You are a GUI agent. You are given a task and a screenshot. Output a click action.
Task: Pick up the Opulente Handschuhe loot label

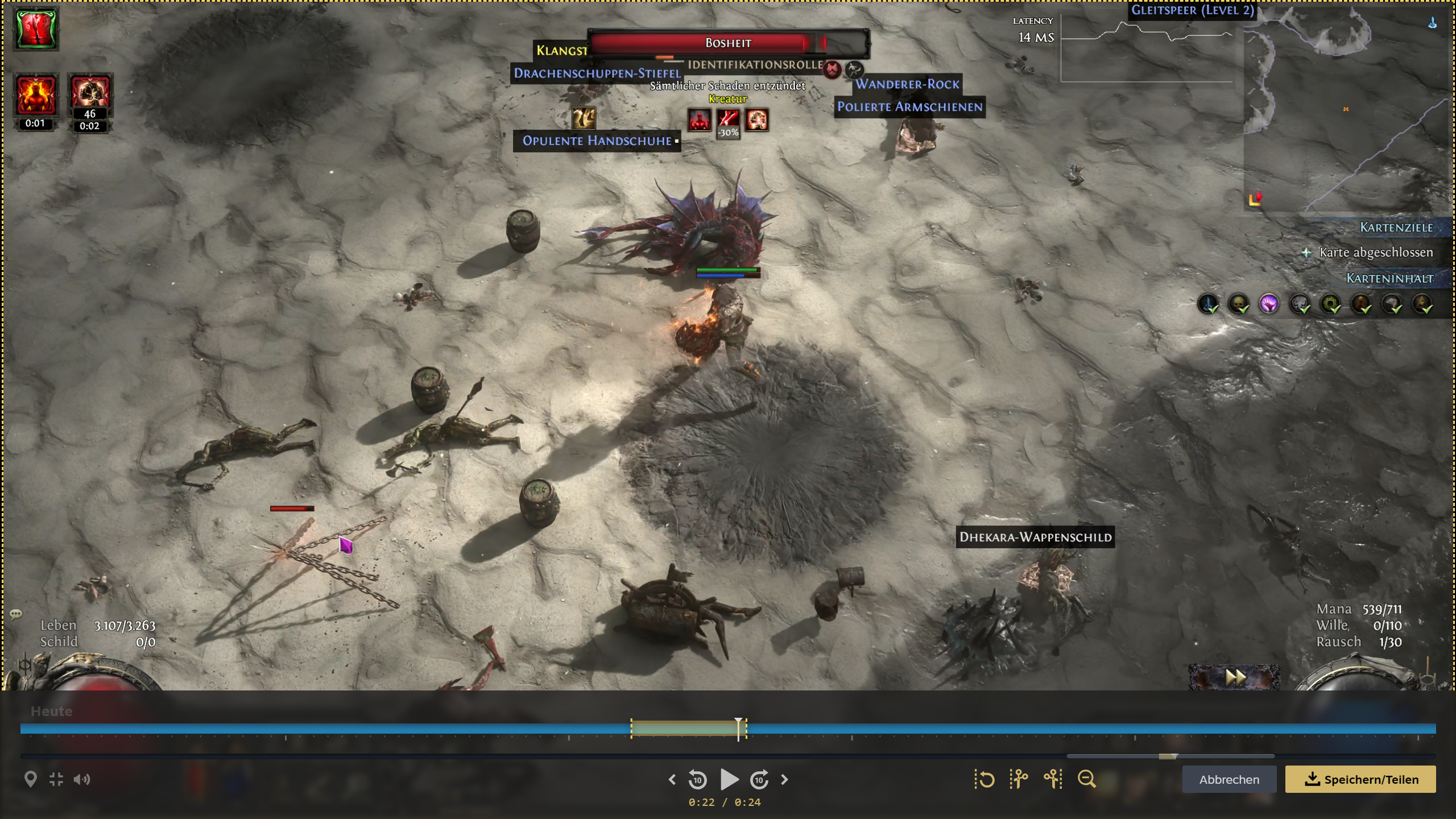point(597,141)
